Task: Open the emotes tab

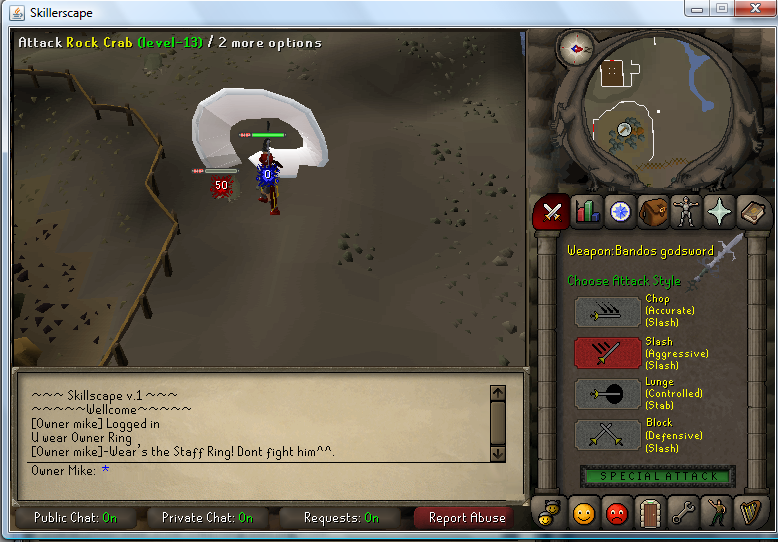Action: tap(716, 514)
